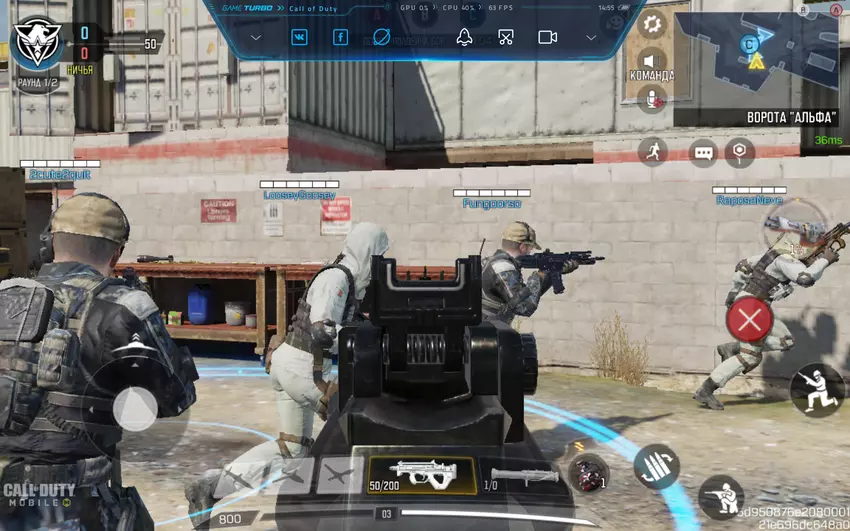Open the settings gear
Image resolution: width=850 pixels, height=531 pixels.
pos(652,25)
